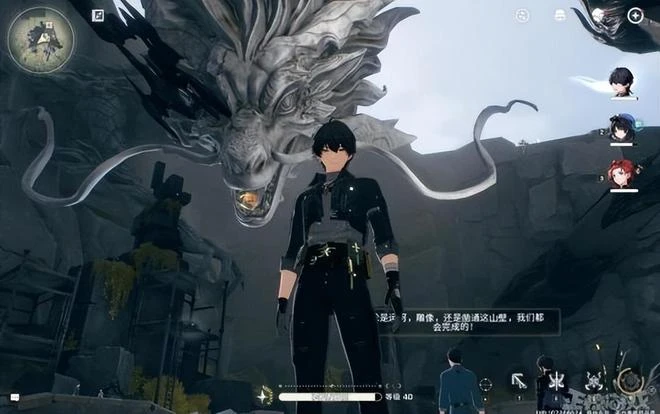Click the small square icon beside the minimap
Image resolution: width=660 pixels, height=414 pixels.
click(98, 15)
